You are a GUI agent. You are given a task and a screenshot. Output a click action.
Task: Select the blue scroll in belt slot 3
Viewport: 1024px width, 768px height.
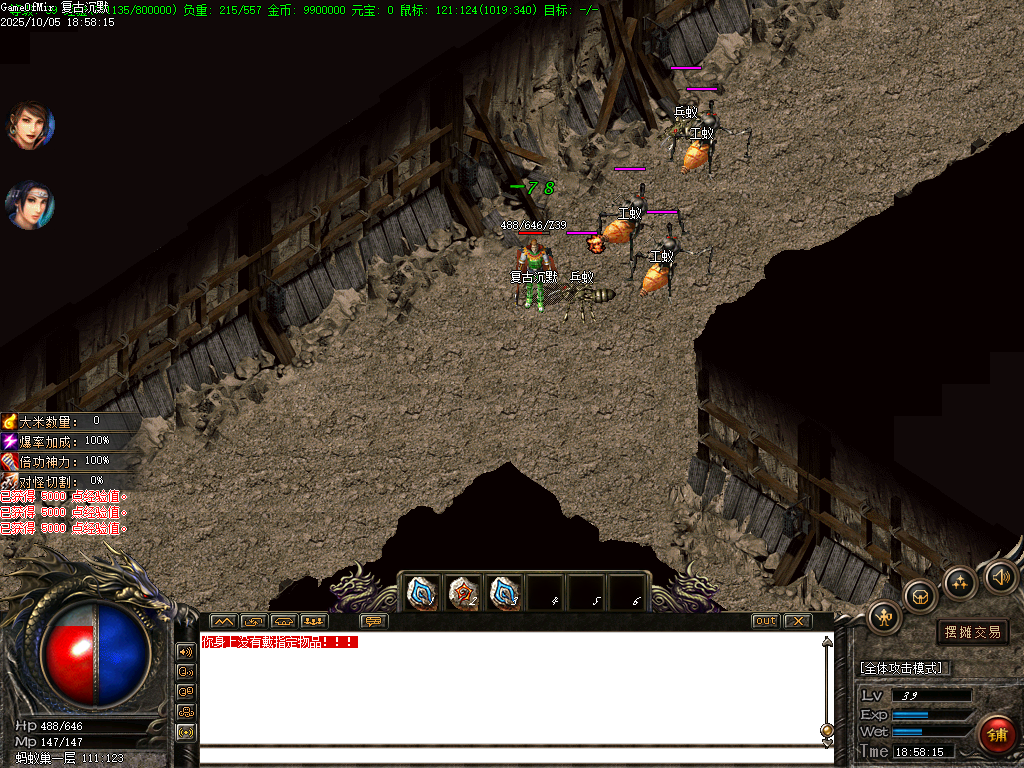504,594
